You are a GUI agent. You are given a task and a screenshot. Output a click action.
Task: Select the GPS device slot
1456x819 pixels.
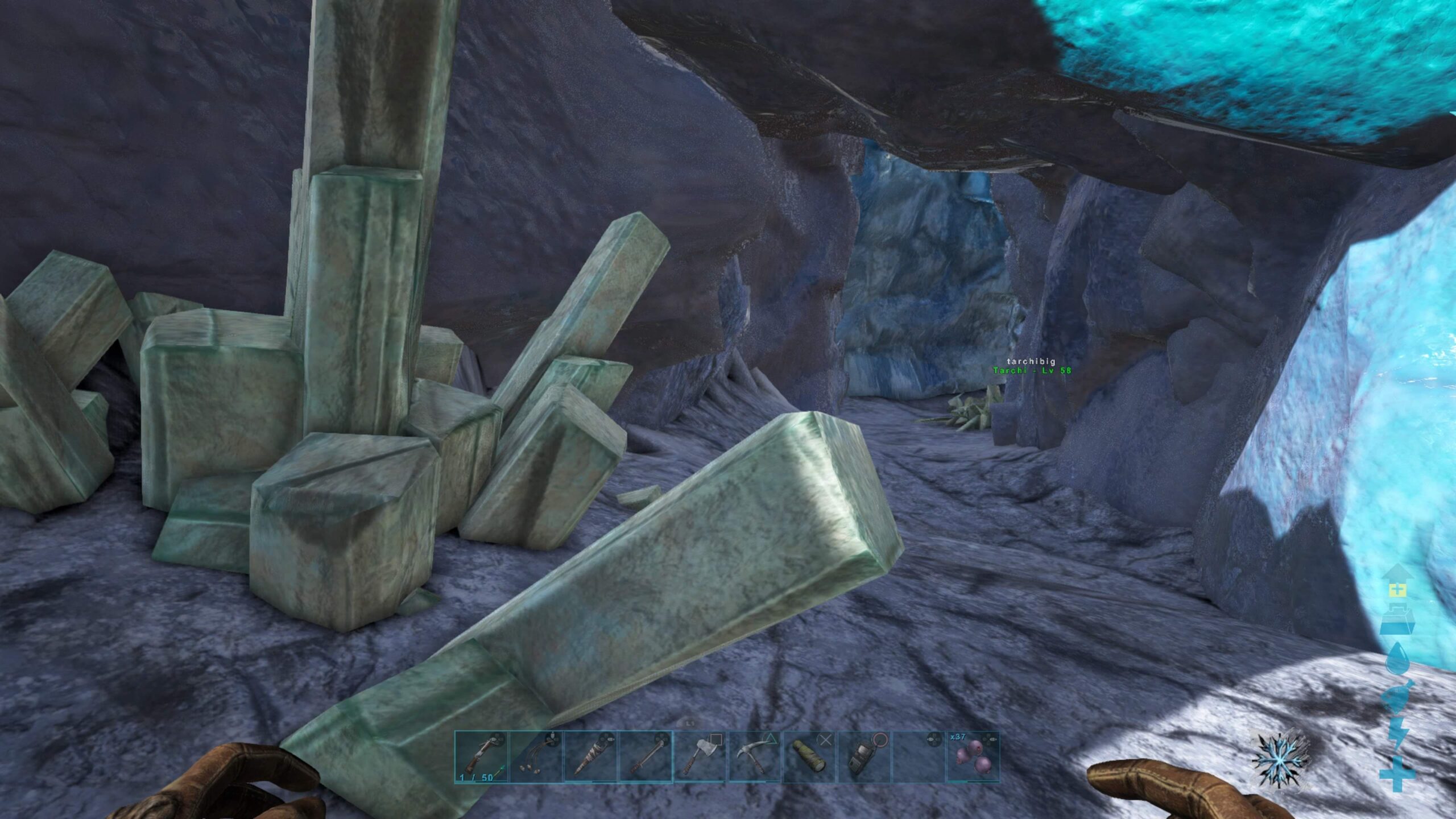point(864,757)
